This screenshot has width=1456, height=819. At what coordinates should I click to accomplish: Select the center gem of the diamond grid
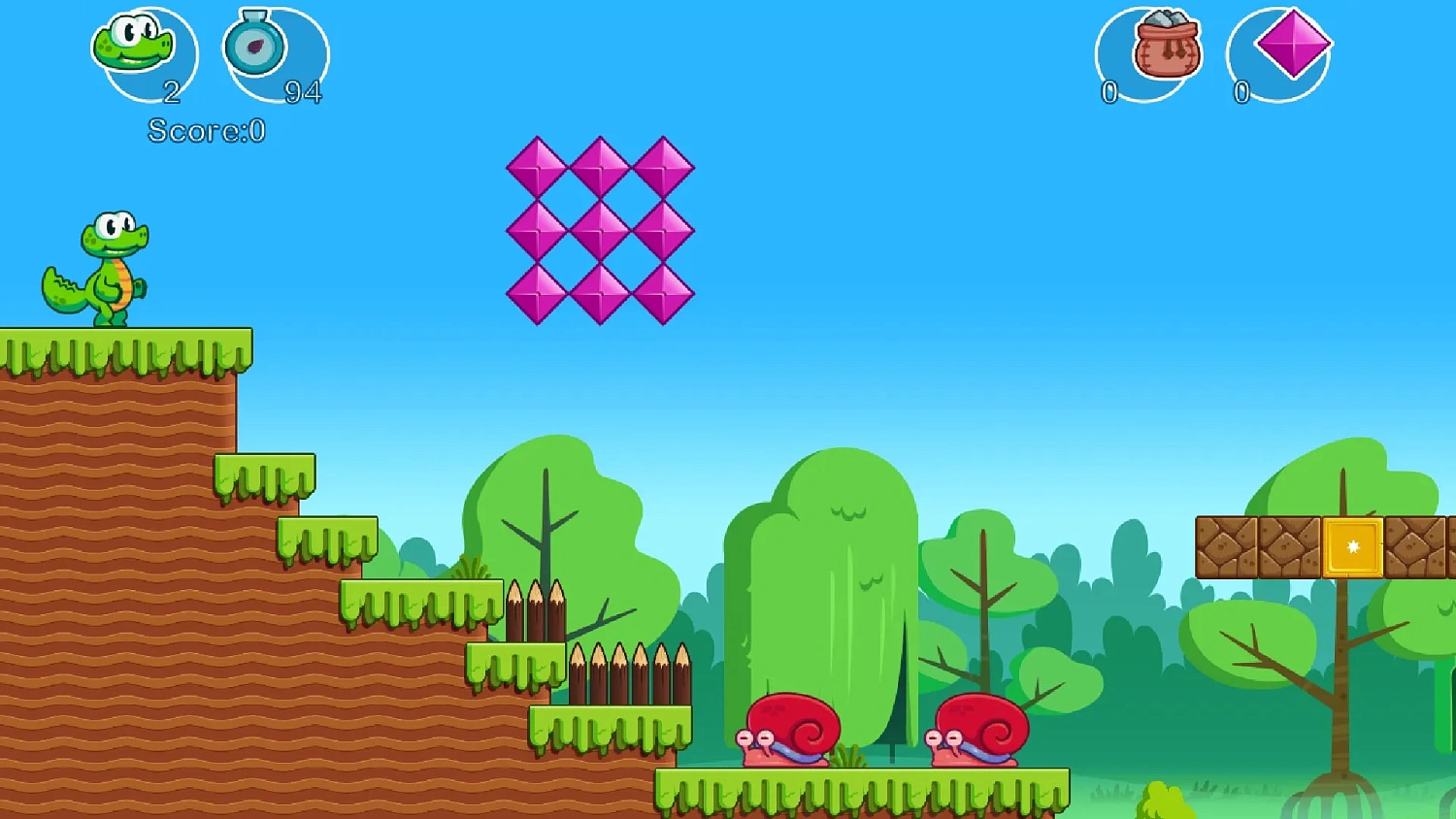tap(600, 230)
